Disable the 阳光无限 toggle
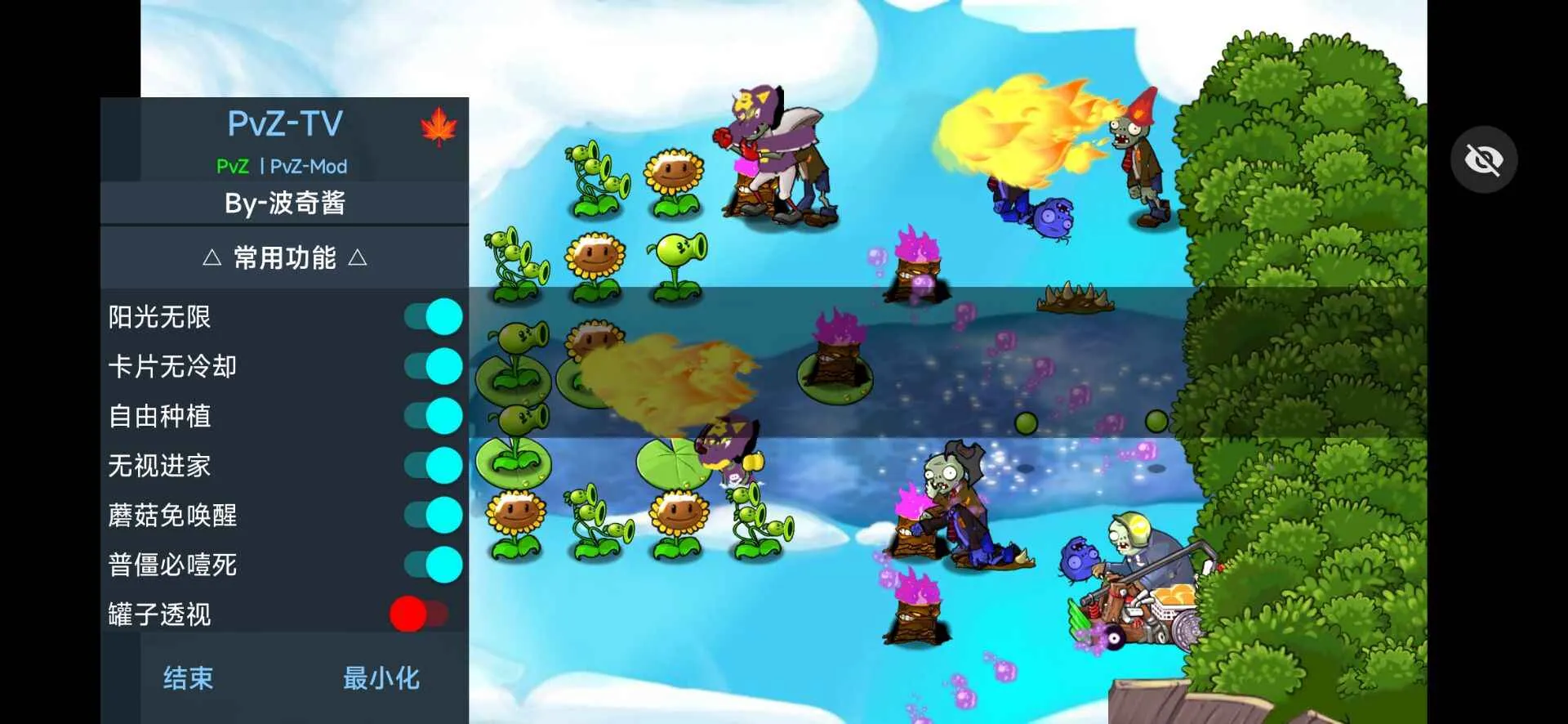 [433, 315]
